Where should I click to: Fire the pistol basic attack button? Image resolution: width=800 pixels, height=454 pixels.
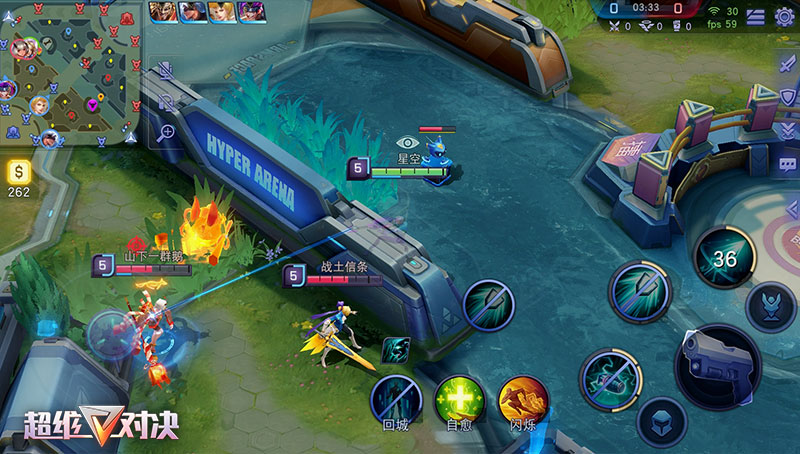click(x=717, y=365)
